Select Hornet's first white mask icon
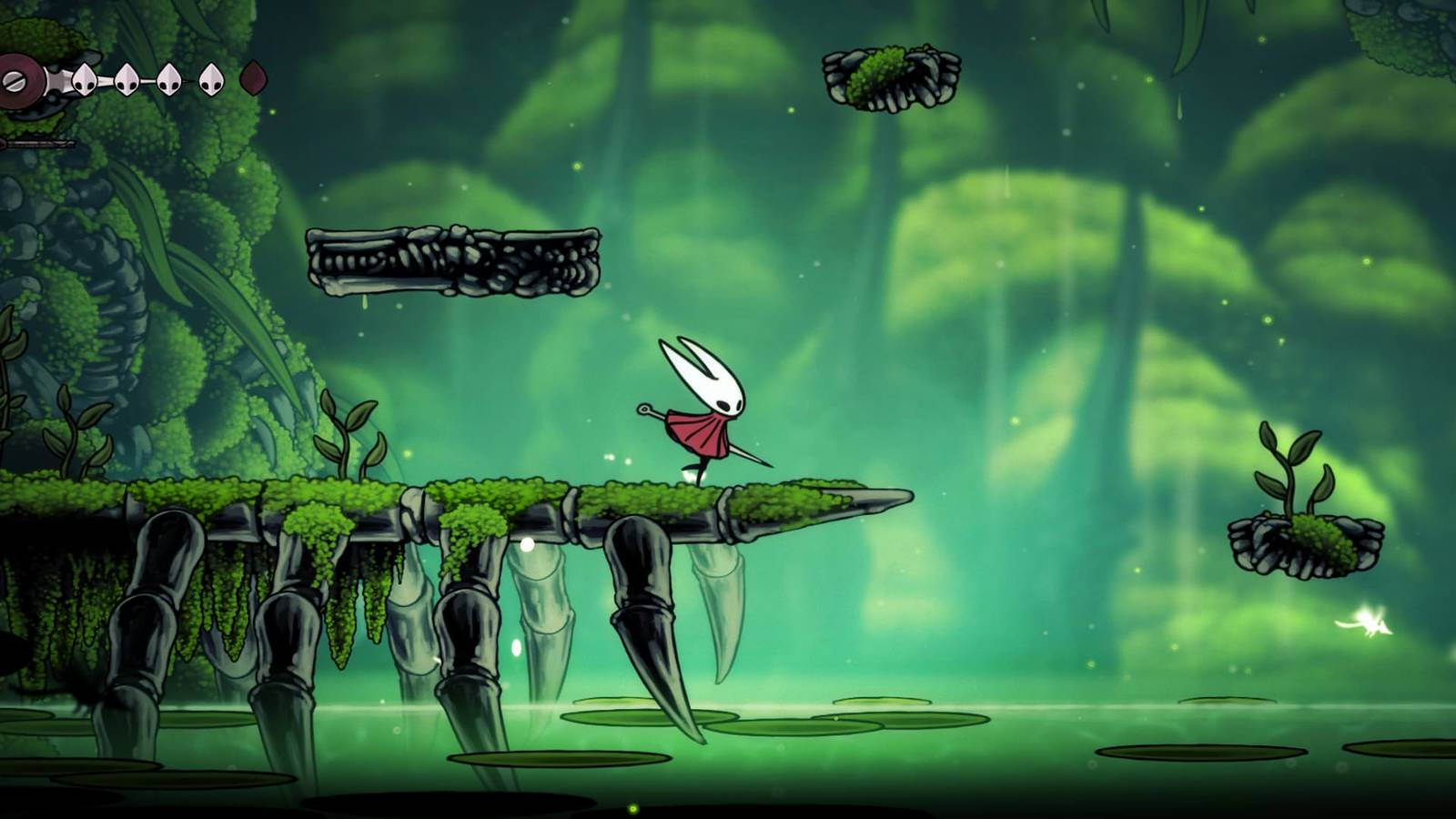1456x819 pixels. coord(84,80)
